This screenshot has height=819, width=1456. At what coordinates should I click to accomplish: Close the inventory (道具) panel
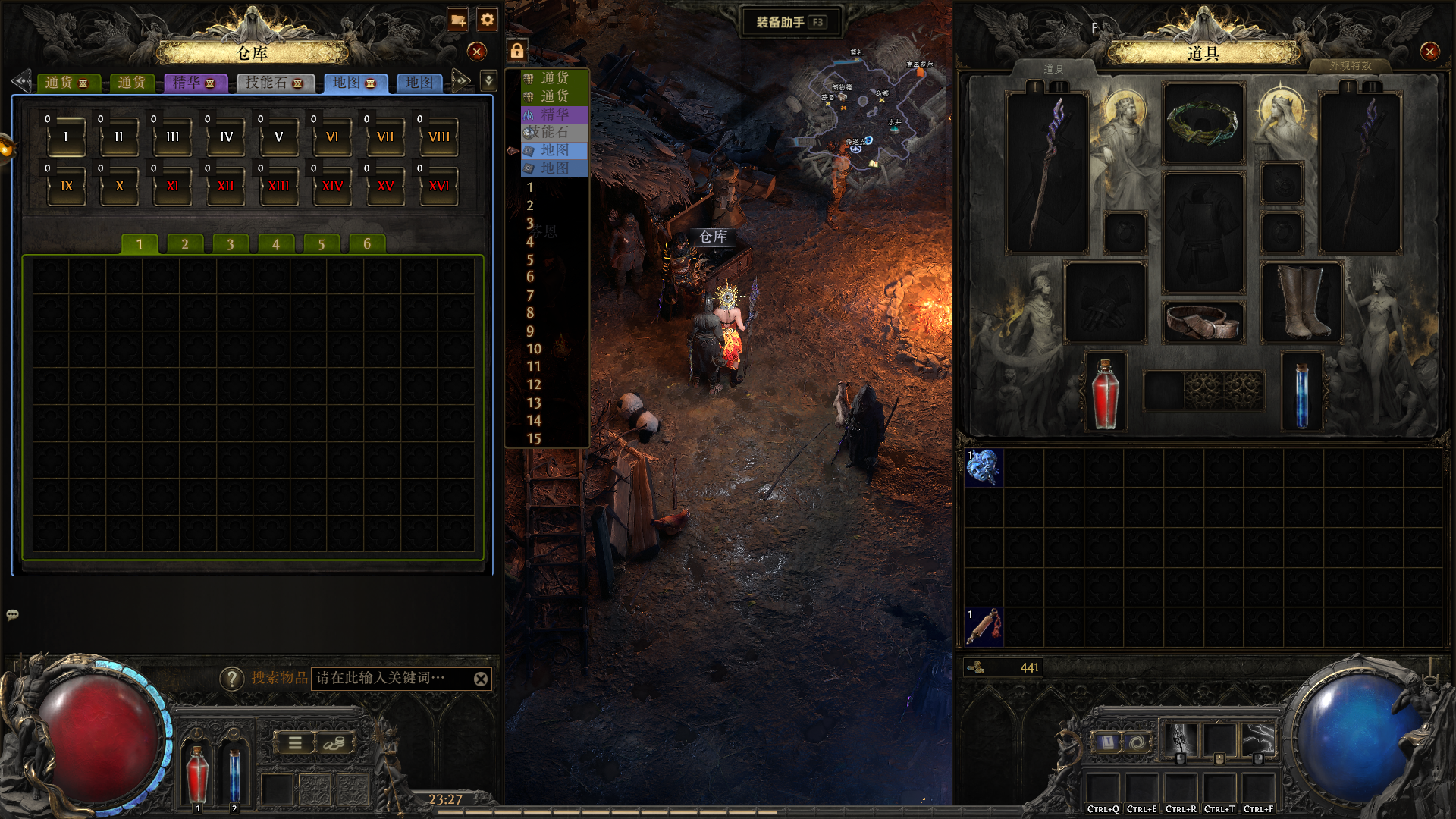pos(1429,52)
